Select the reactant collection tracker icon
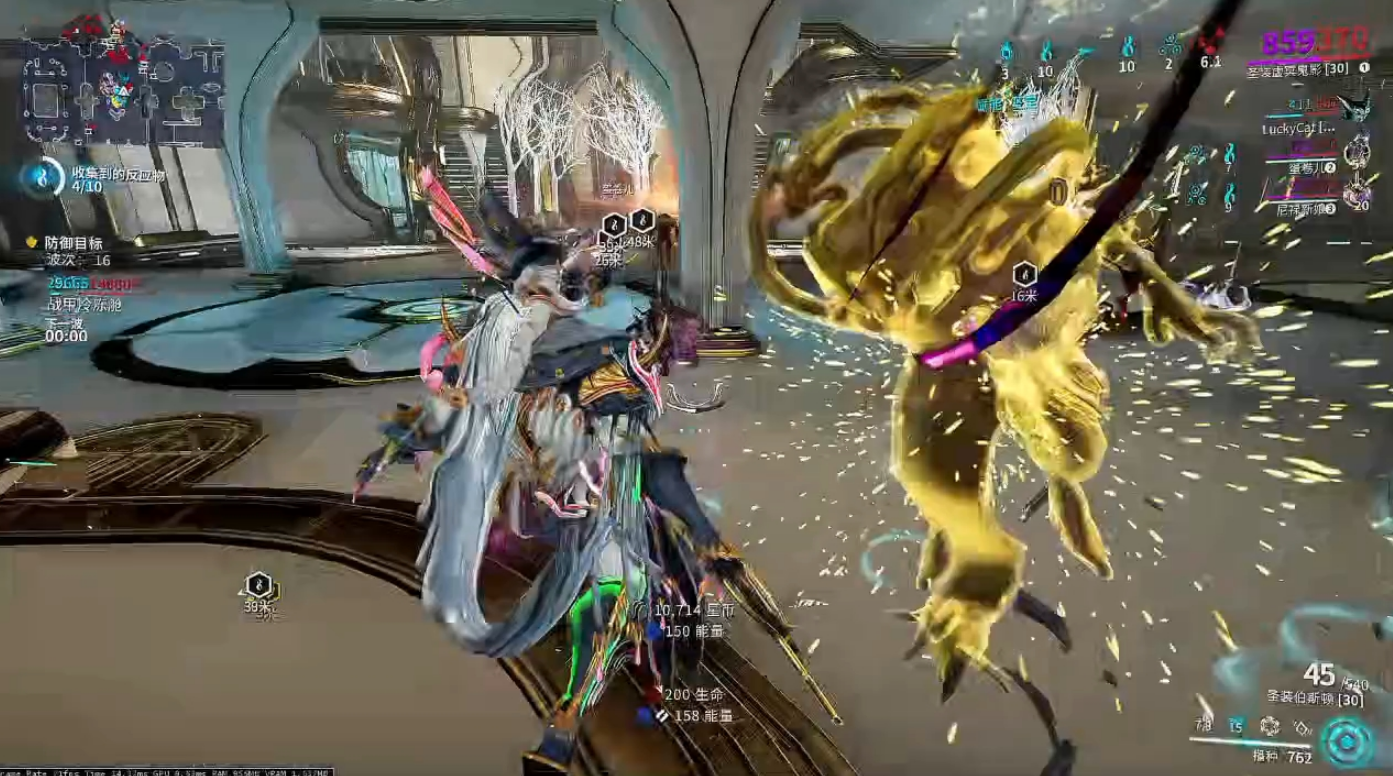This screenshot has height=776, width=1393. click(x=42, y=176)
